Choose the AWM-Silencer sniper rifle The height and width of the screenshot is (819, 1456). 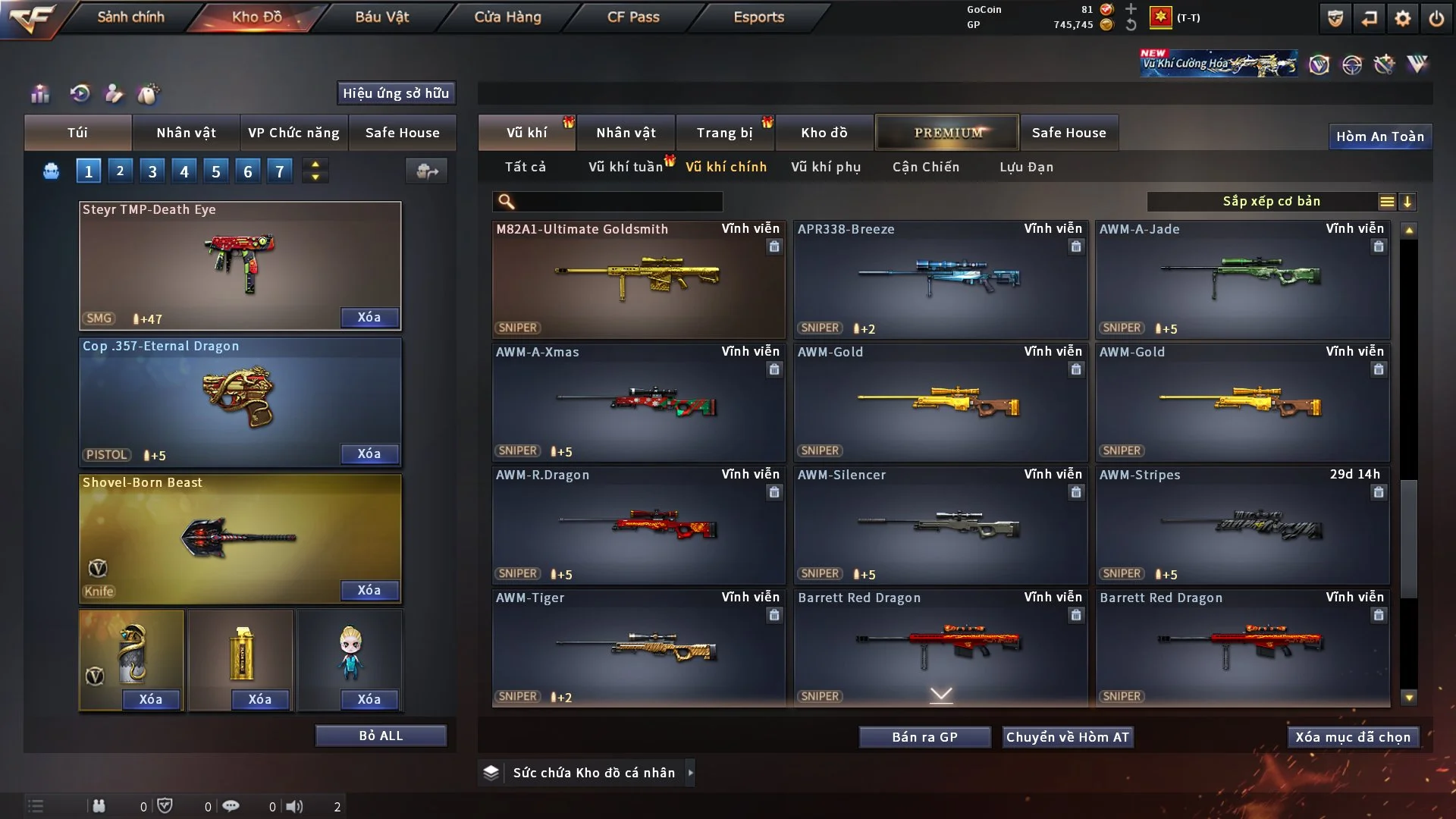[940, 525]
